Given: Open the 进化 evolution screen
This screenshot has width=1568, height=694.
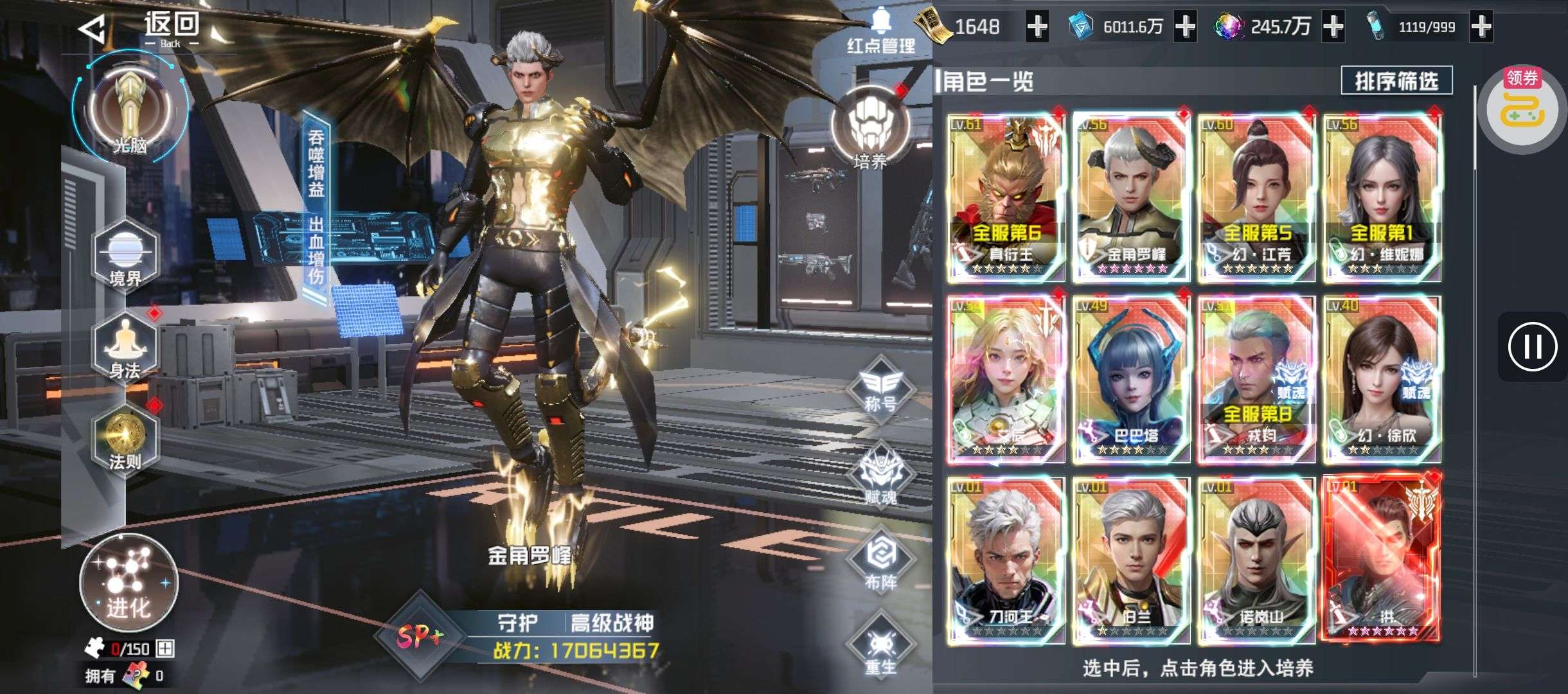Looking at the screenshot, I should [129, 583].
